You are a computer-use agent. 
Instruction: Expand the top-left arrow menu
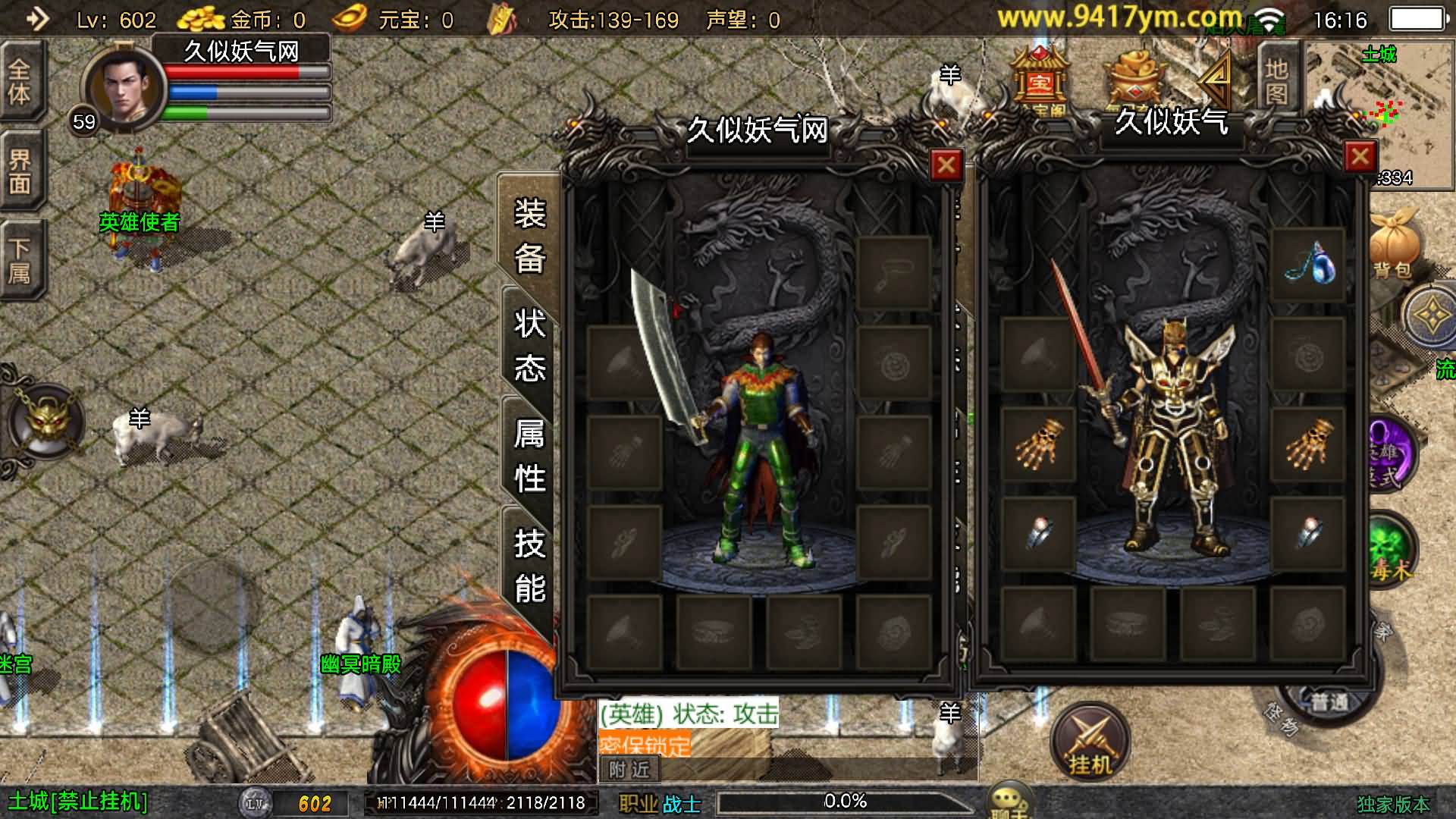tap(36, 18)
